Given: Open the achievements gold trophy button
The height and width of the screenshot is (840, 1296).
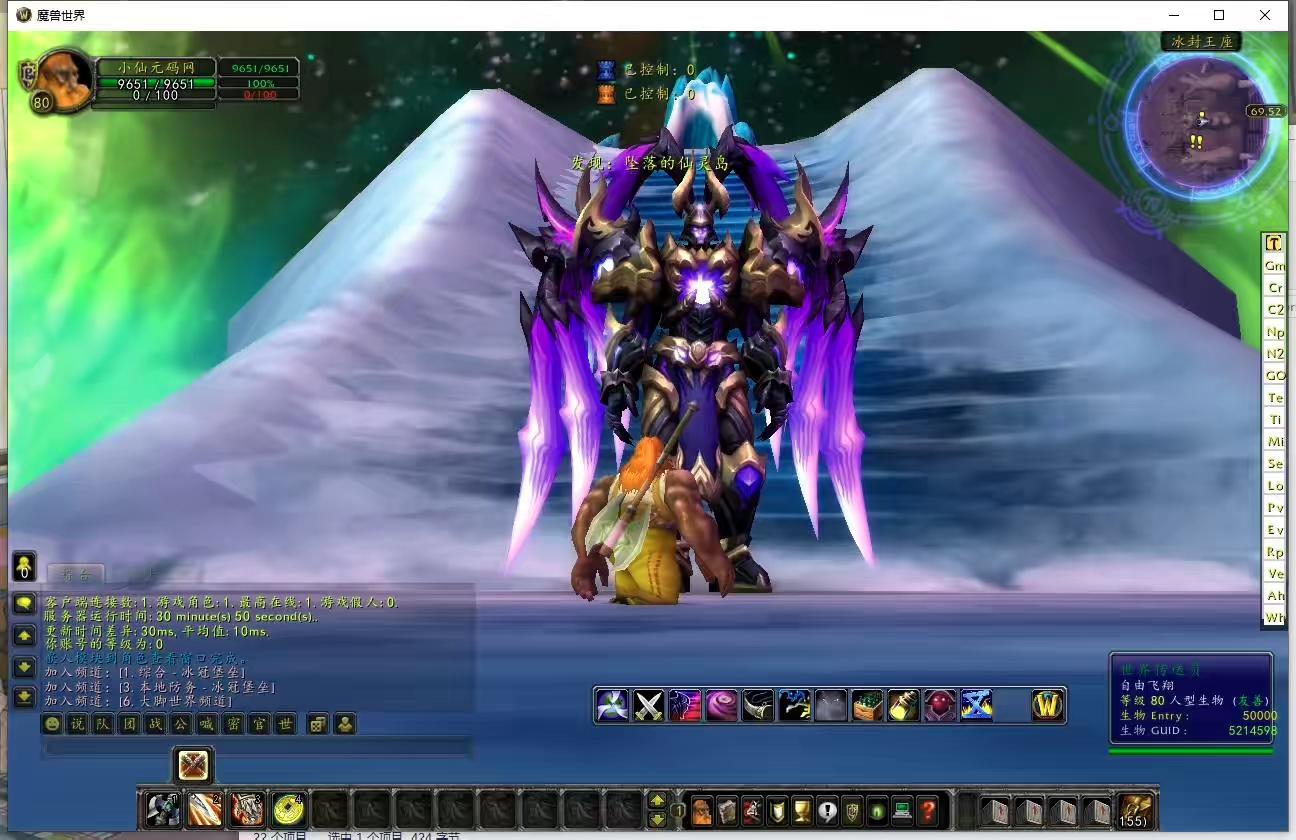Looking at the screenshot, I should [802, 809].
